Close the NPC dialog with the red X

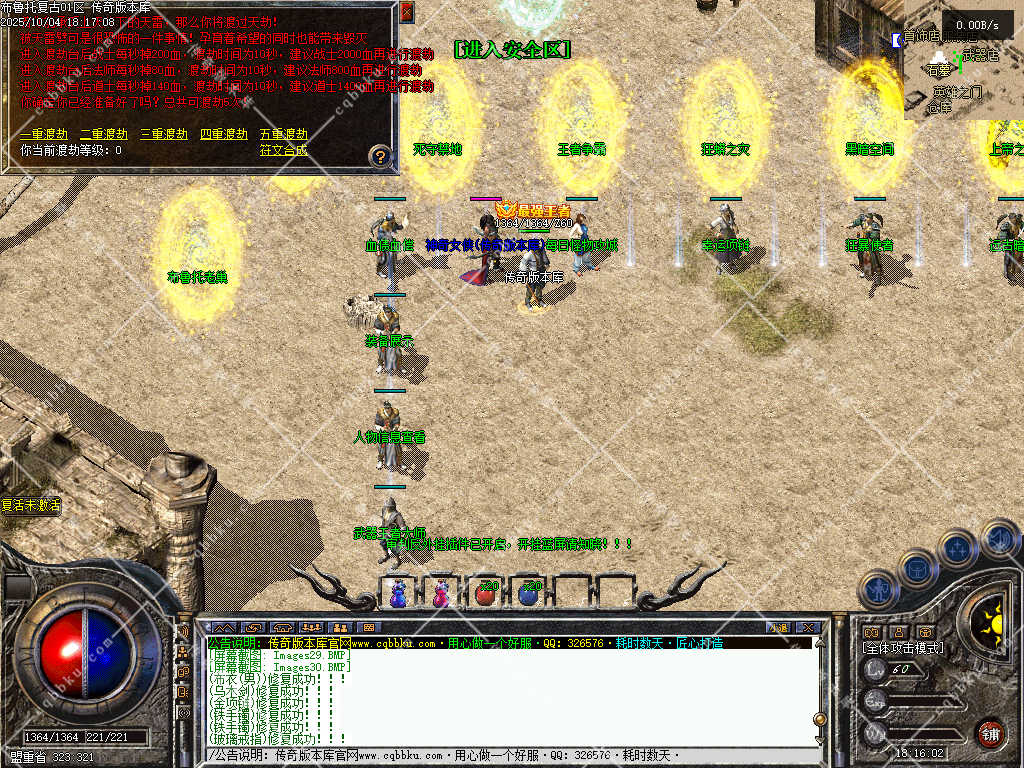point(406,12)
